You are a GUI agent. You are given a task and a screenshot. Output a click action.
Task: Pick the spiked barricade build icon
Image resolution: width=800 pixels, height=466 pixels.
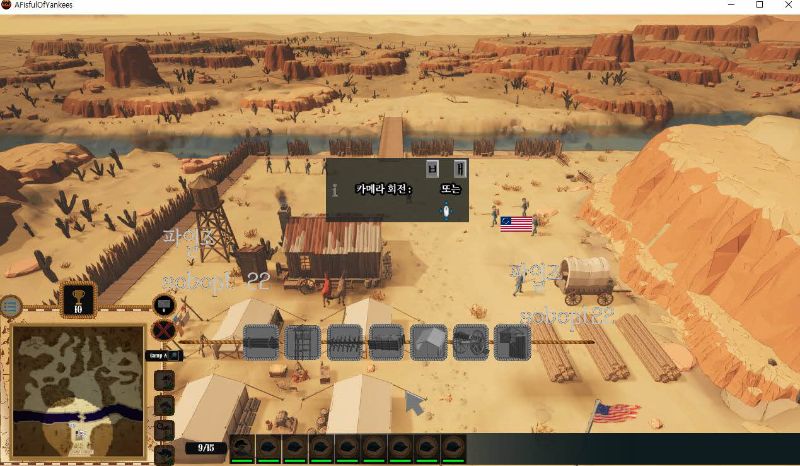pyautogui.click(x=344, y=342)
